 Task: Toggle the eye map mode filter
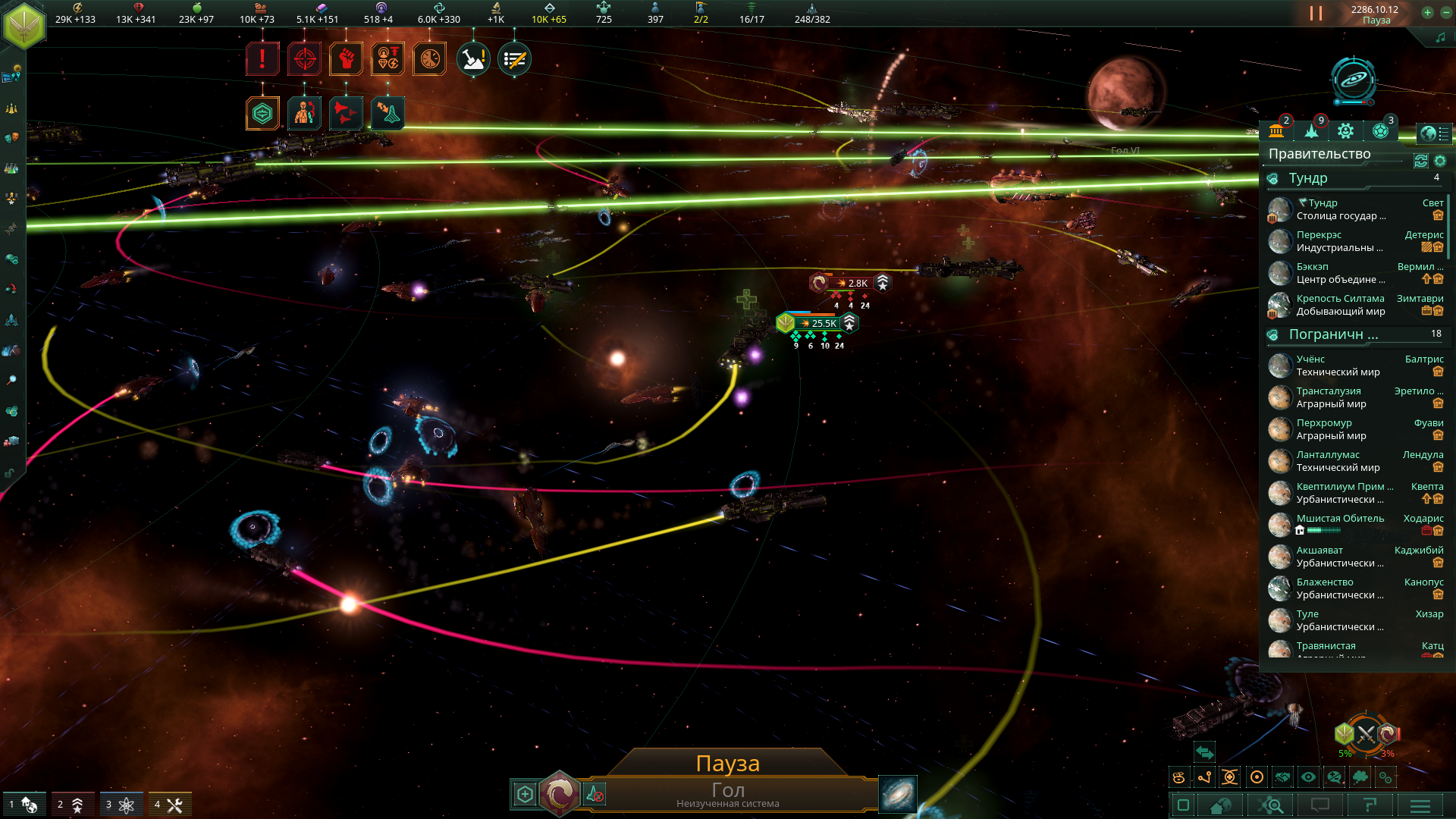pos(1308,777)
